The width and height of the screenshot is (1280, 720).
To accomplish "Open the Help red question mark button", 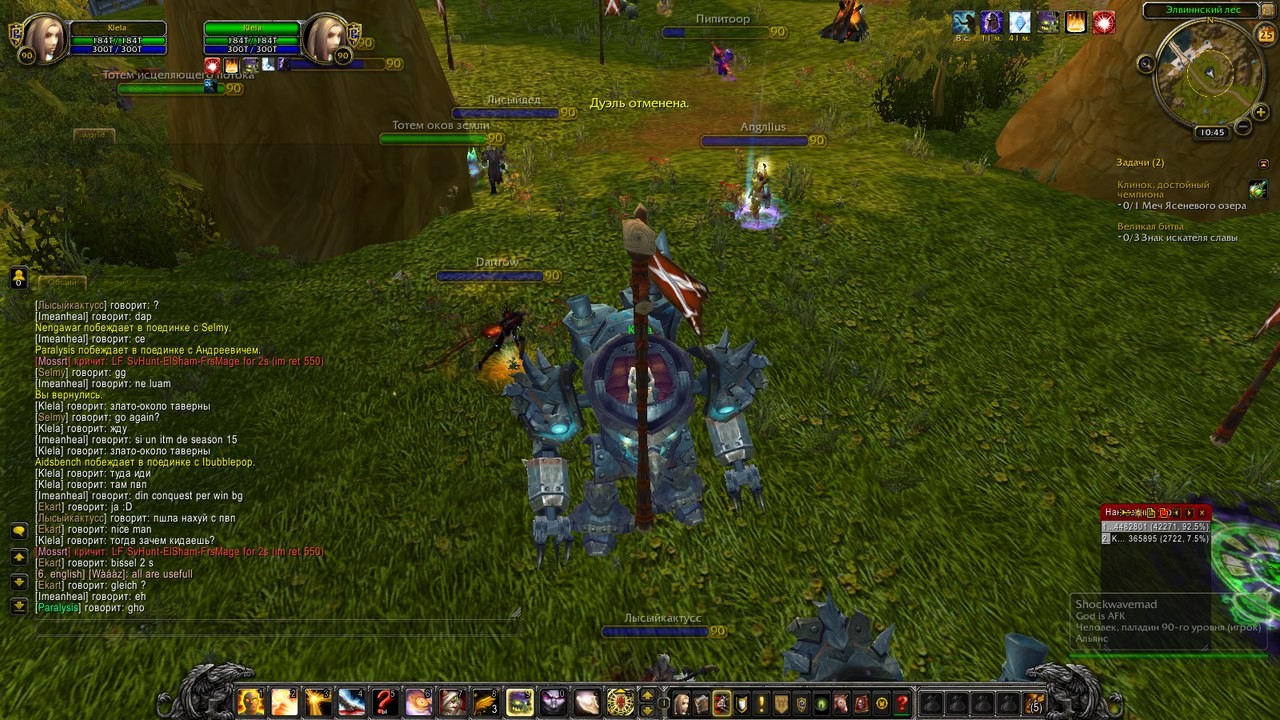I will click(x=901, y=703).
